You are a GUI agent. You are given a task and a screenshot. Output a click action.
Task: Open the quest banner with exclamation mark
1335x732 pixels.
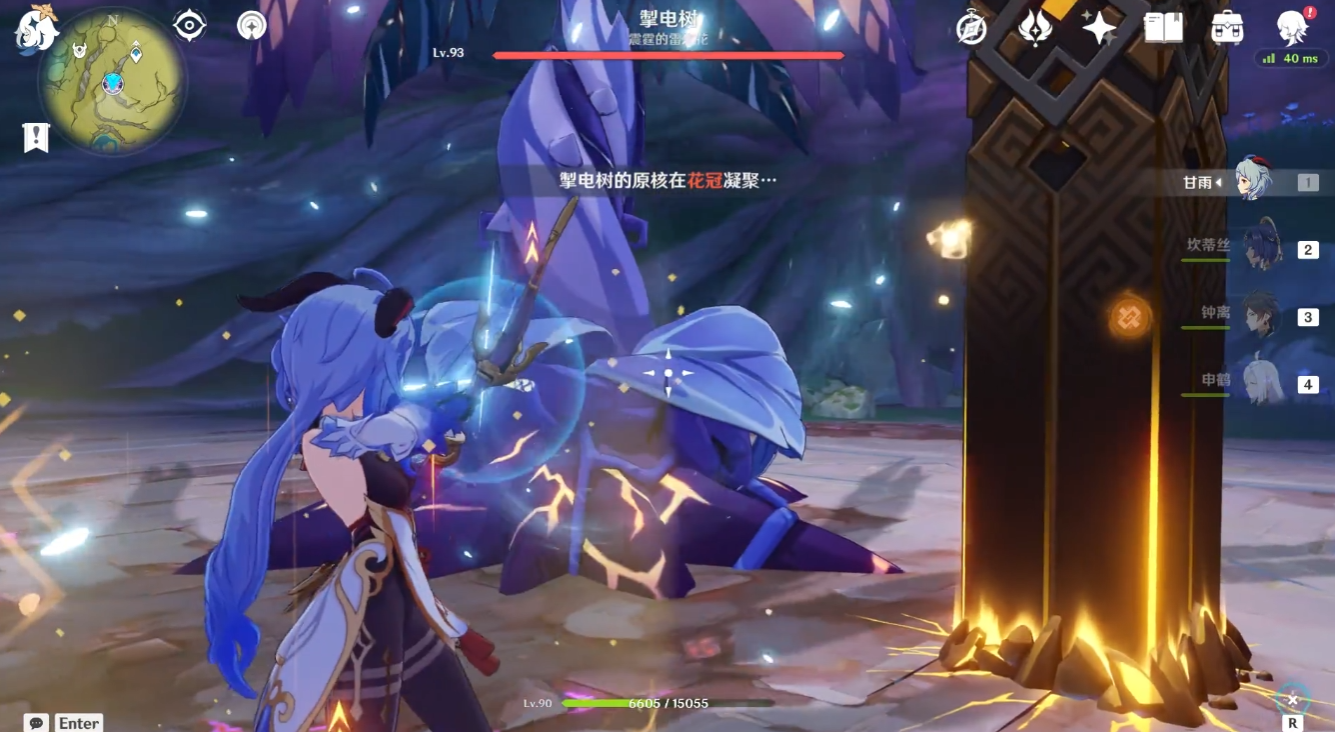pyautogui.click(x=36, y=137)
